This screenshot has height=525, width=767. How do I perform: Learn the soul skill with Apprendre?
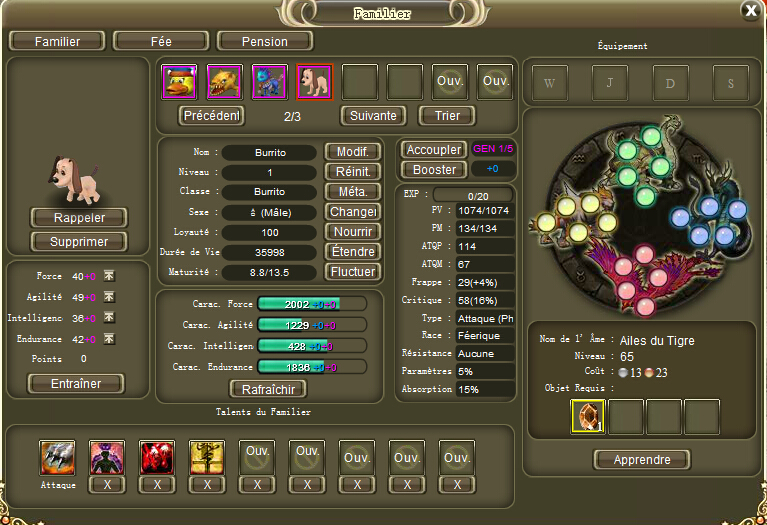pos(641,460)
